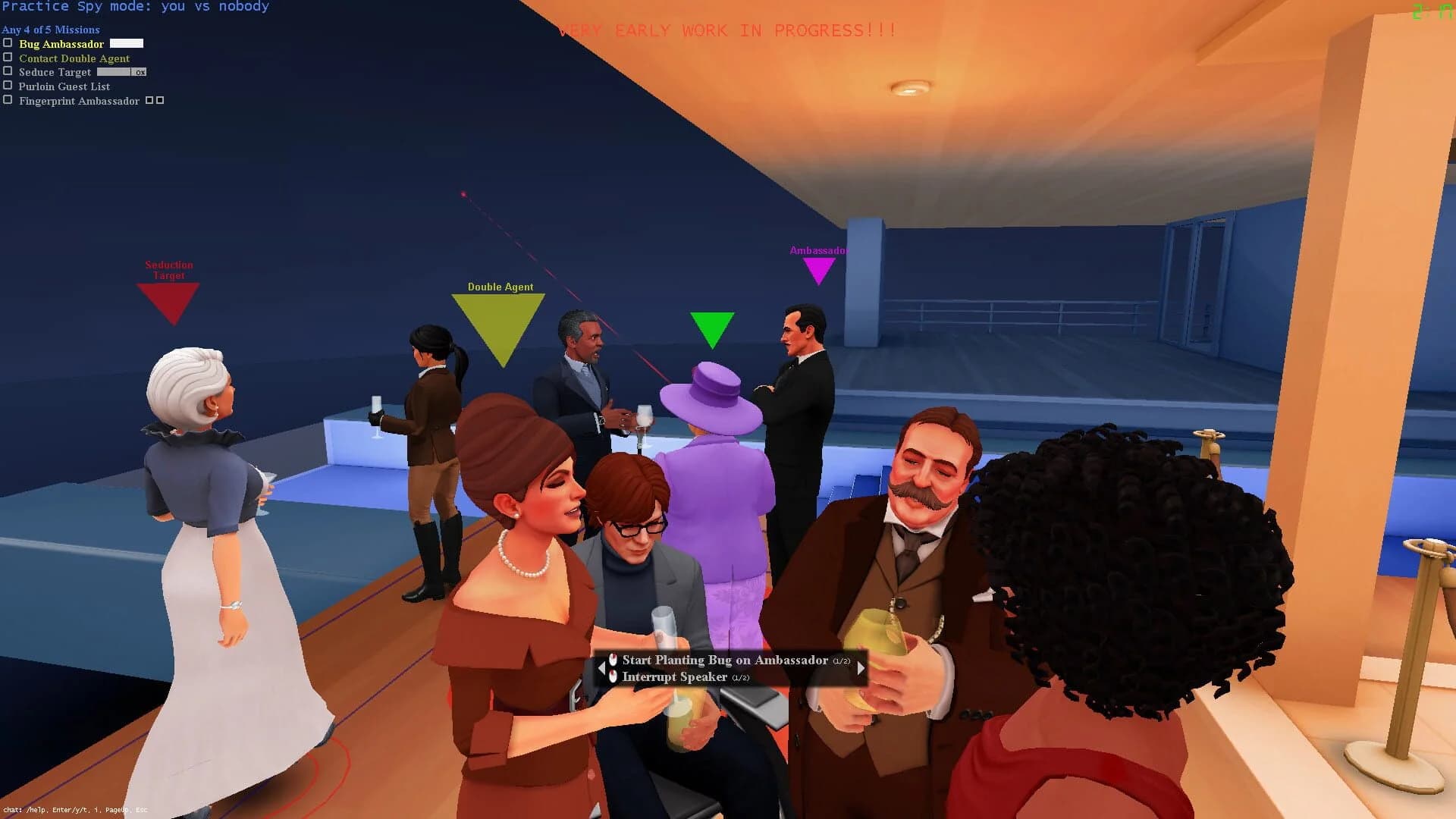Click the left arrow on the action banner
Image resolution: width=1456 pixels, height=819 pixels.
click(x=604, y=668)
